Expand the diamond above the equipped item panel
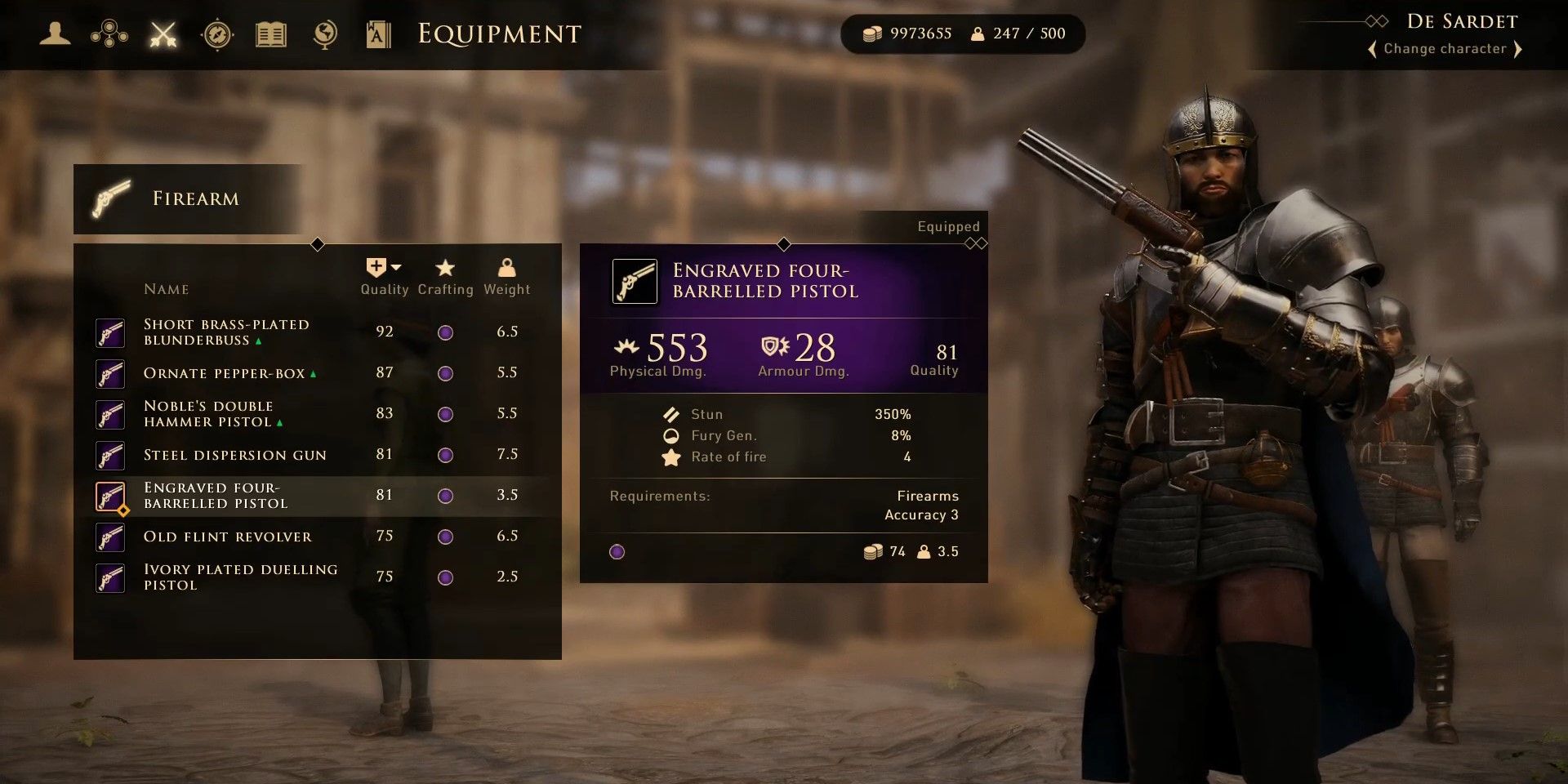The image size is (1568, 784). tap(786, 243)
